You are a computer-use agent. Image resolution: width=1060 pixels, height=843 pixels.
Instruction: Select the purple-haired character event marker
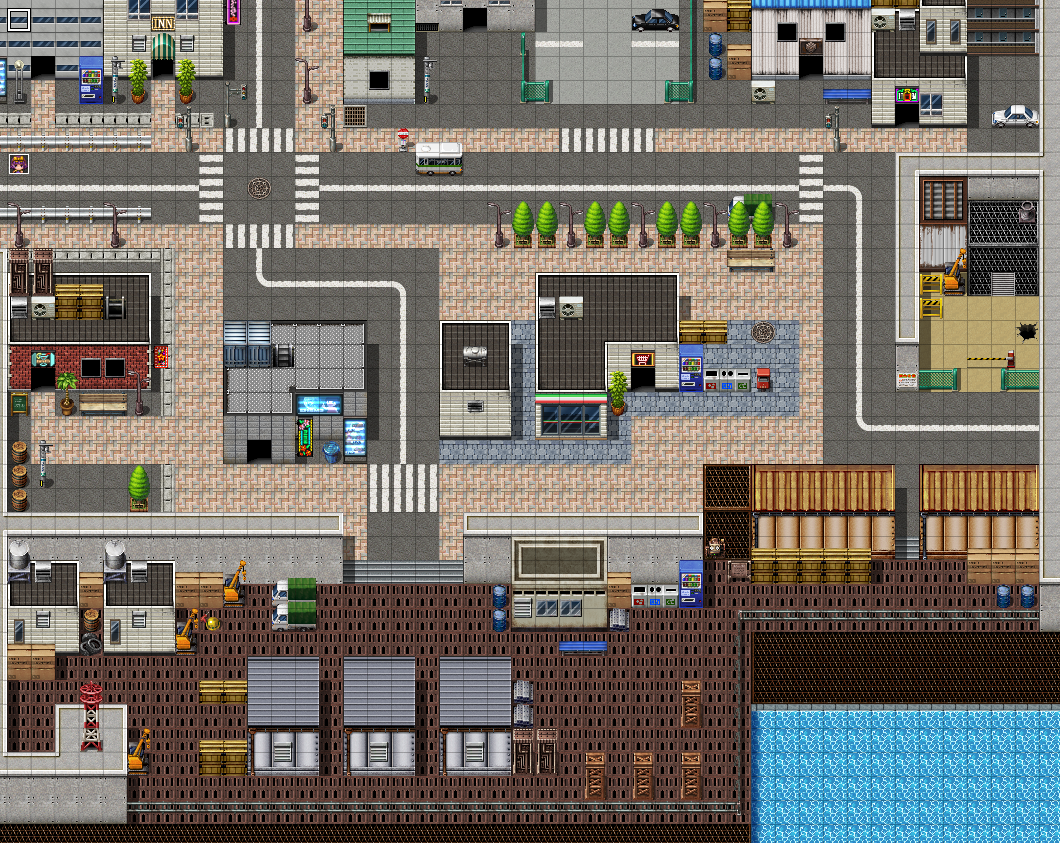click(x=18, y=163)
